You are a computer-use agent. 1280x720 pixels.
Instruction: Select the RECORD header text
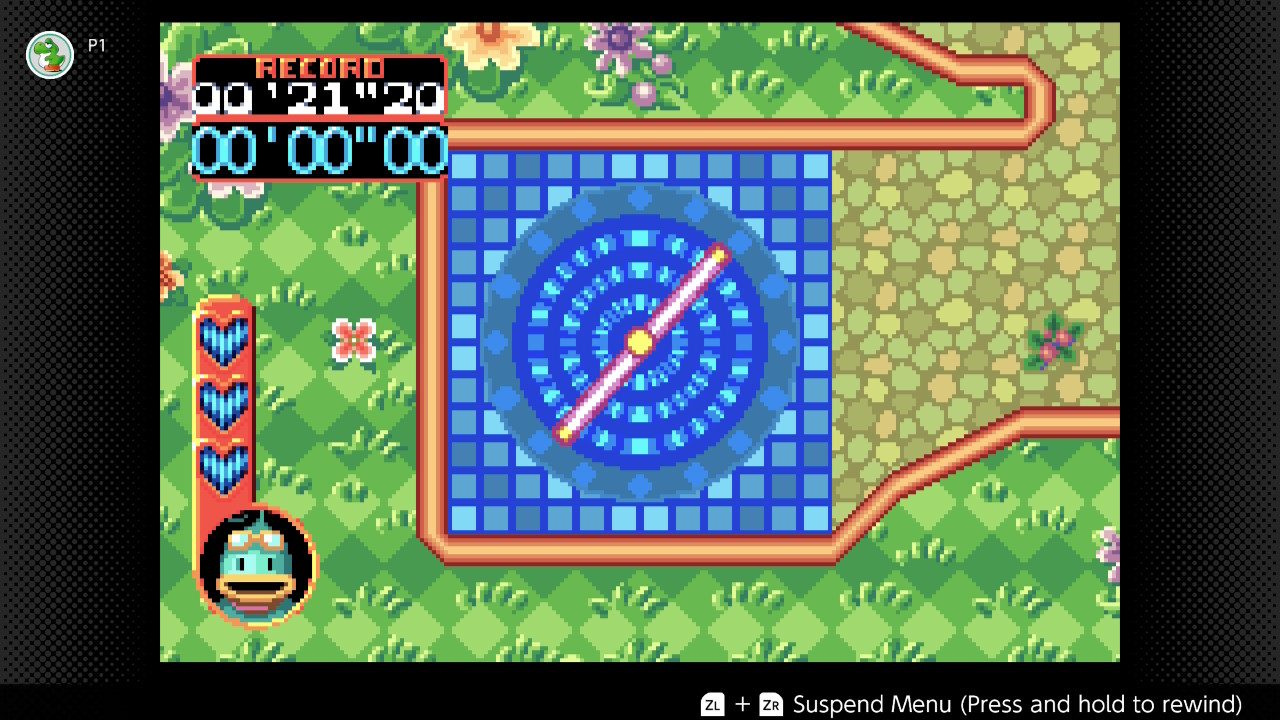coord(319,67)
